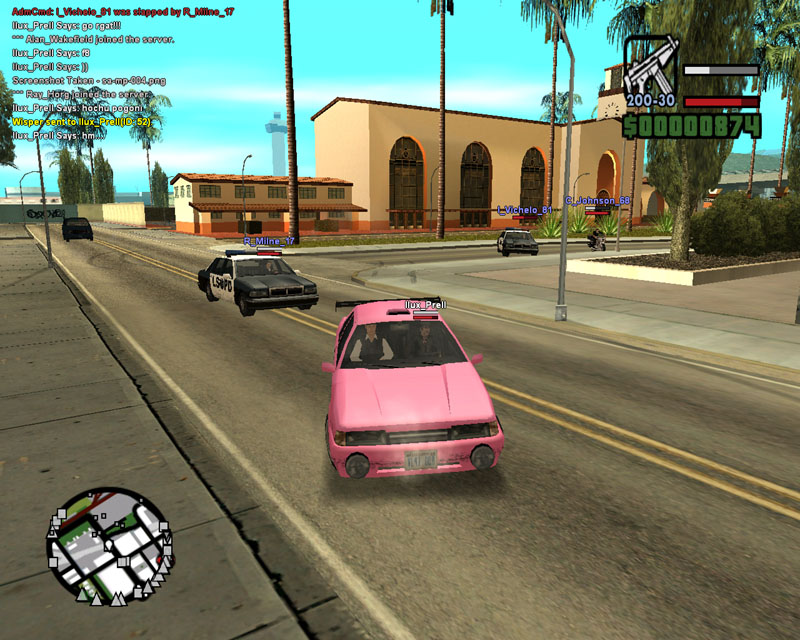
Task: Click the submachine gun weapon icon
Action: [650, 70]
